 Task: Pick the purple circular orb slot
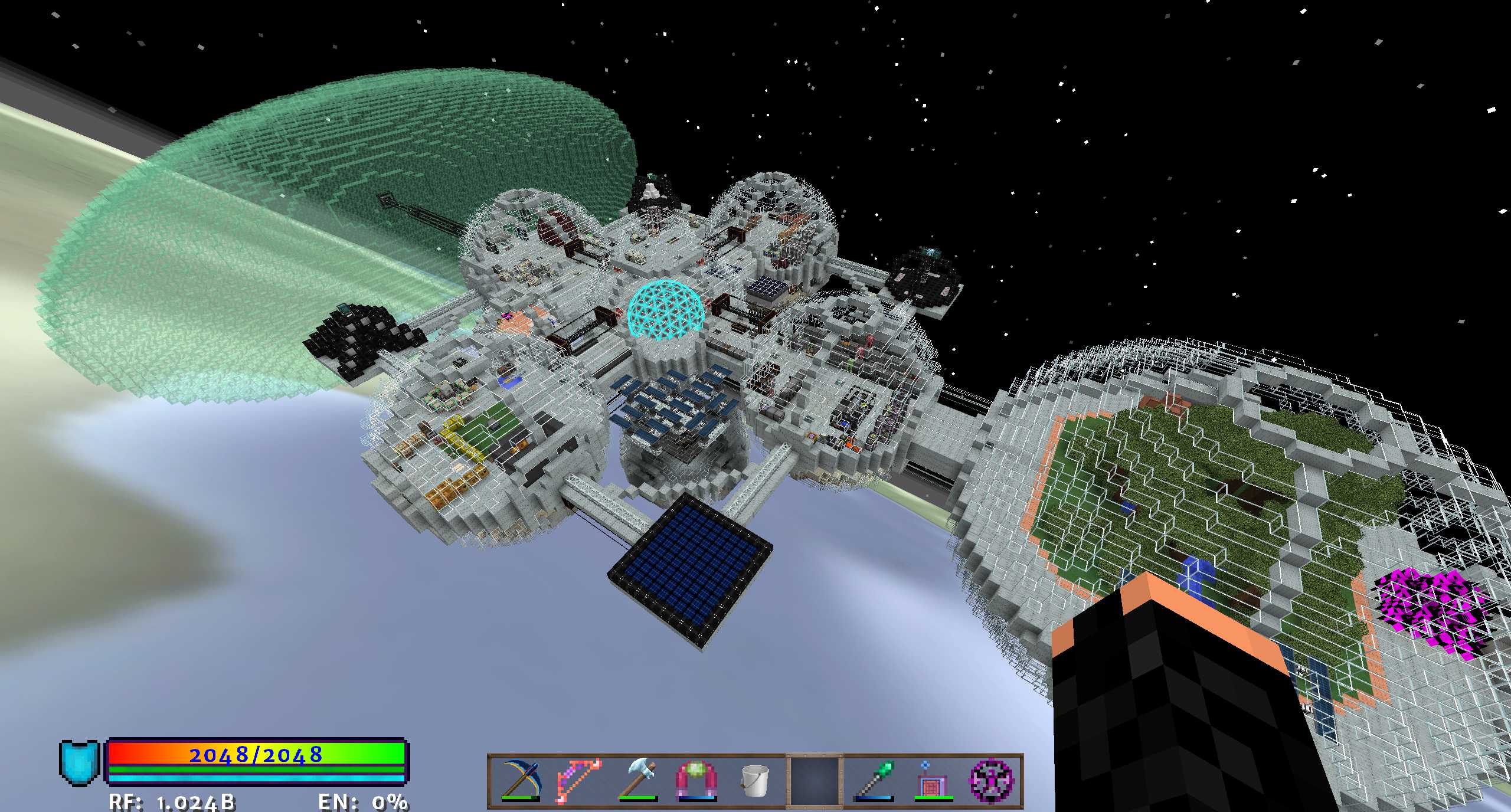click(992, 780)
